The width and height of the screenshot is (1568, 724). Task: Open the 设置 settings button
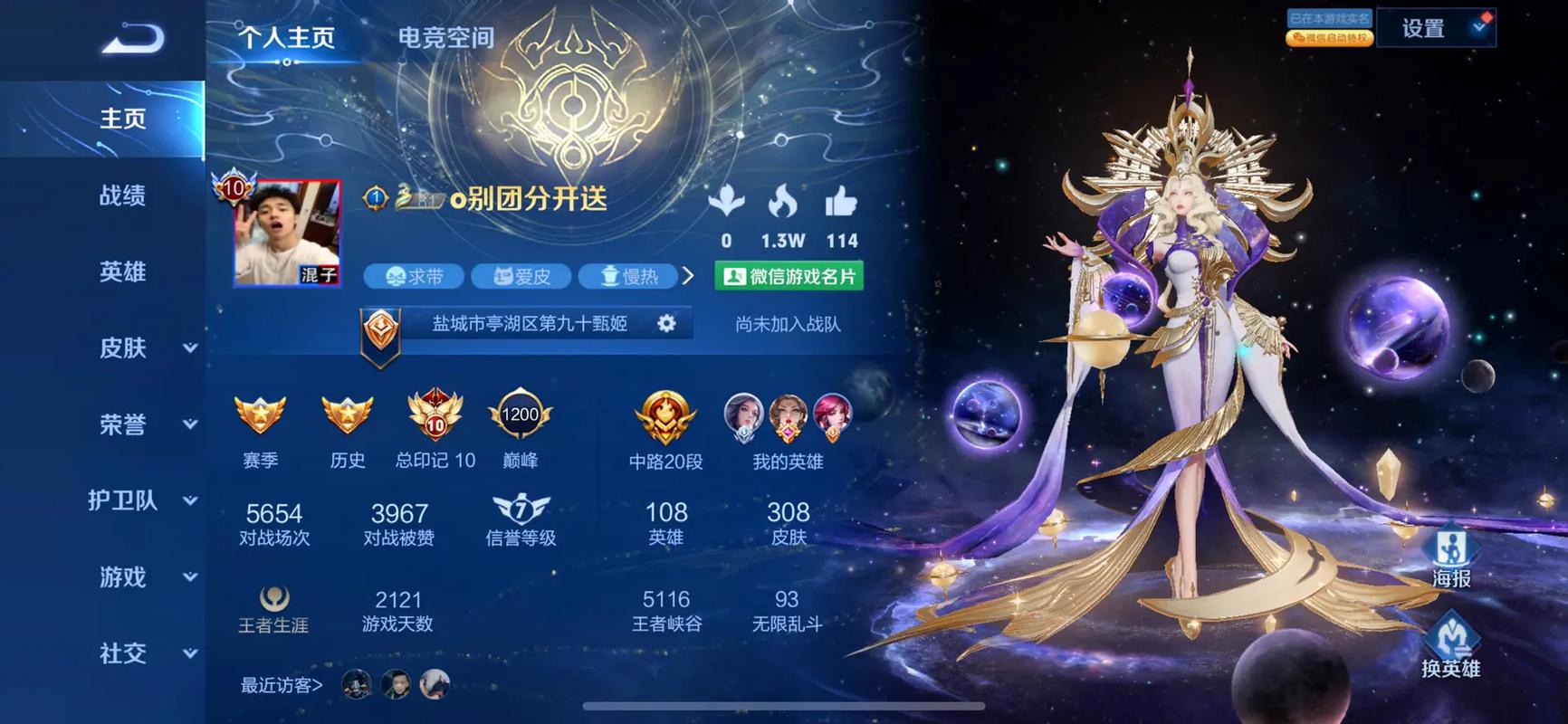click(1435, 29)
